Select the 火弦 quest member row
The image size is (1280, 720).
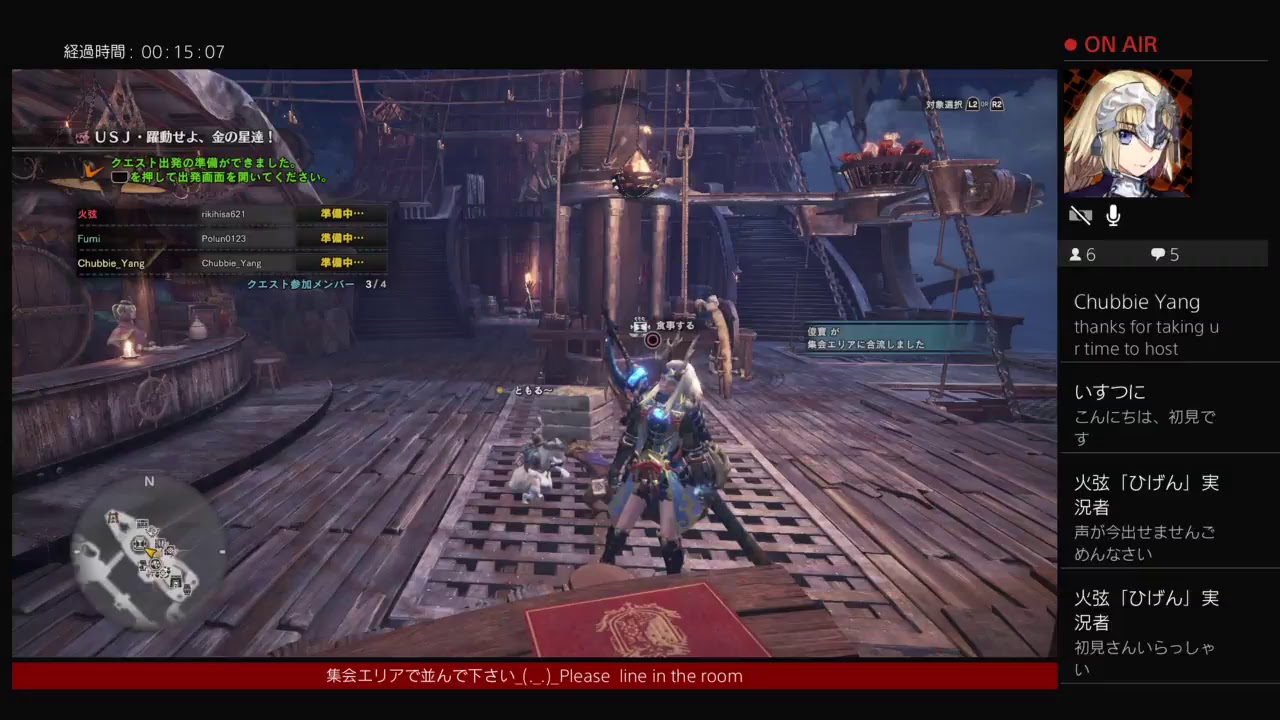(x=230, y=214)
